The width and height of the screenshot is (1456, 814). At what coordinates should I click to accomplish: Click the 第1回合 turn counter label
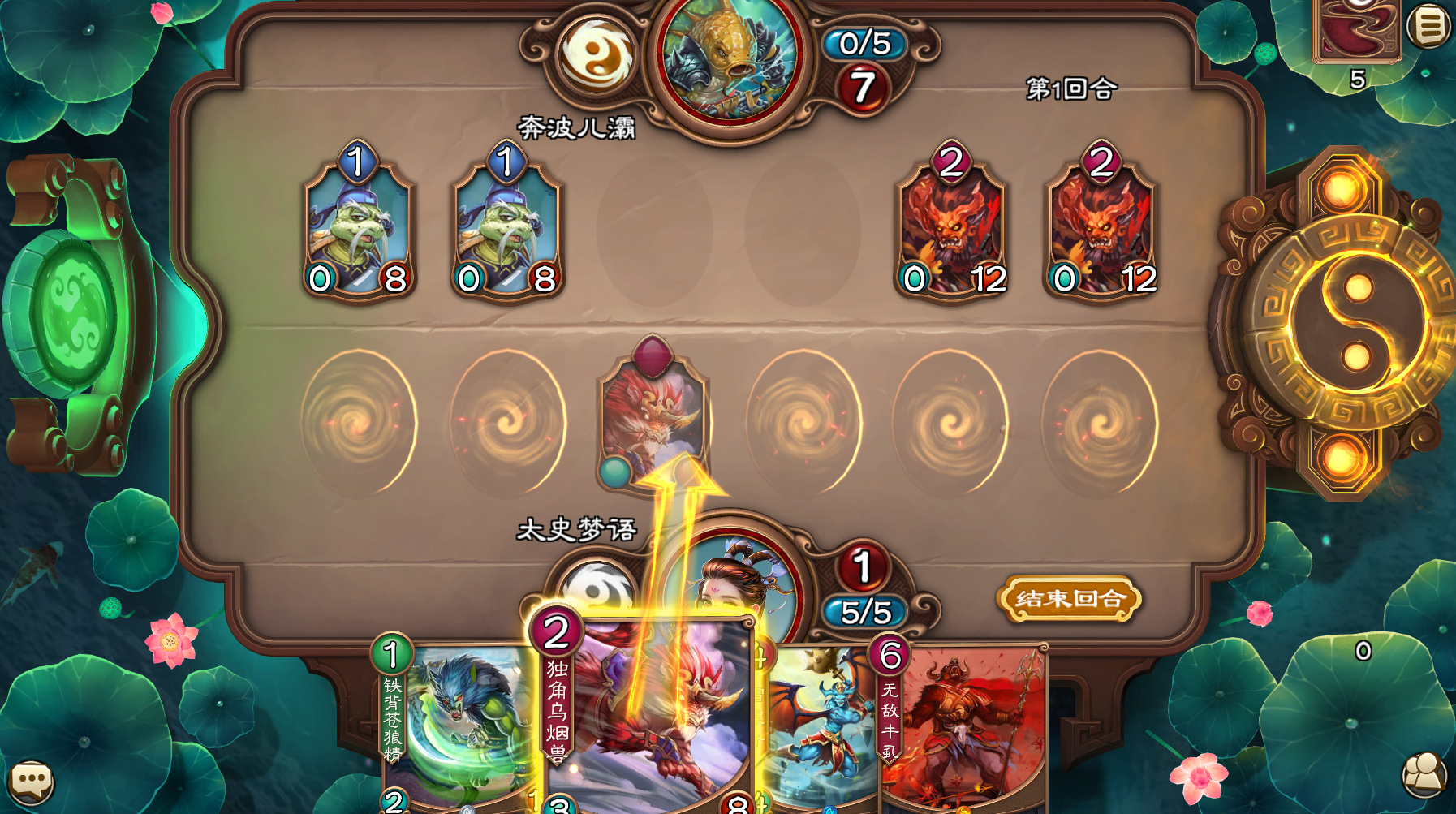pyautogui.click(x=1070, y=87)
